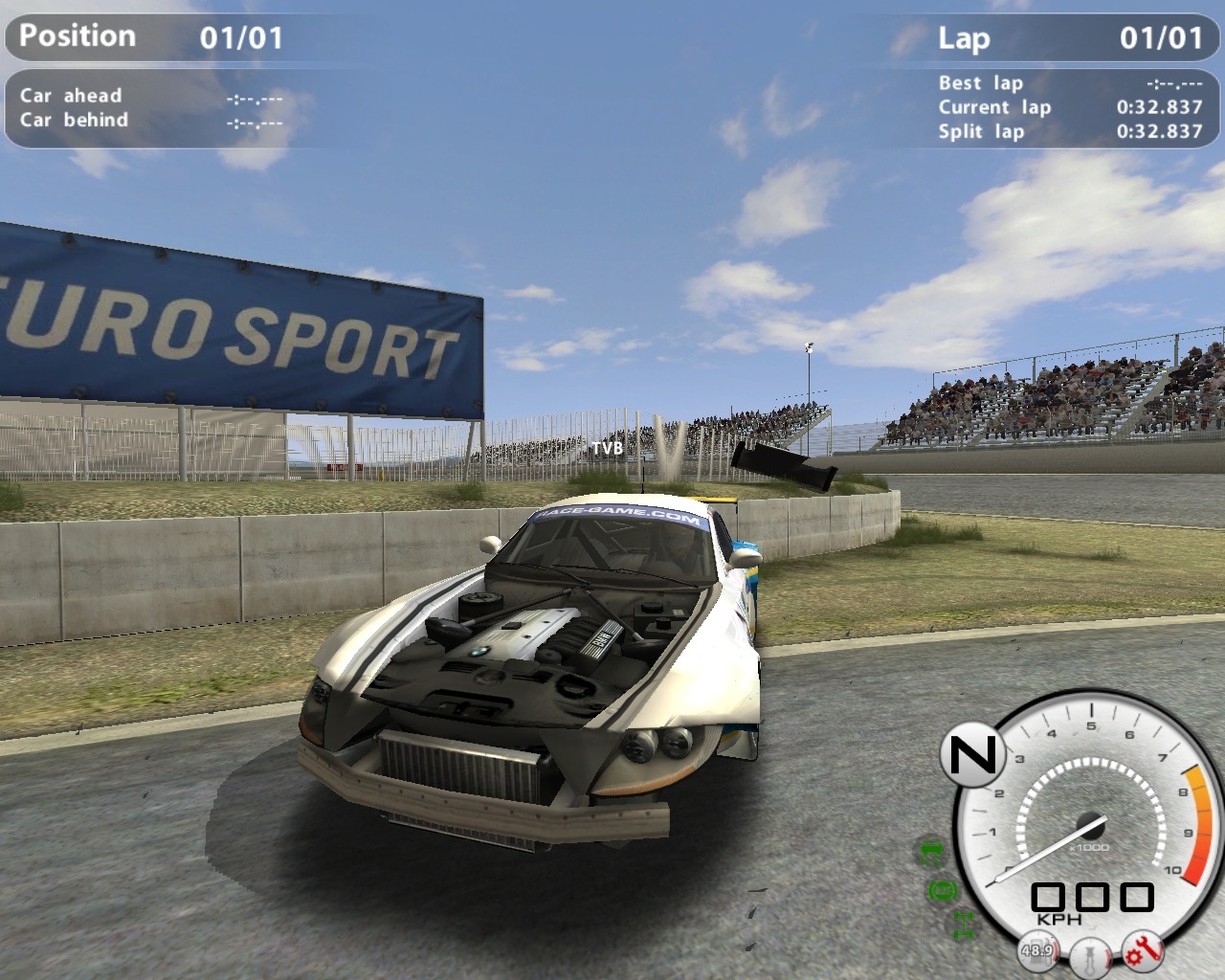Viewport: 1225px width, 980px height.
Task: Click the green ABS indicator icon
Action: click(943, 891)
